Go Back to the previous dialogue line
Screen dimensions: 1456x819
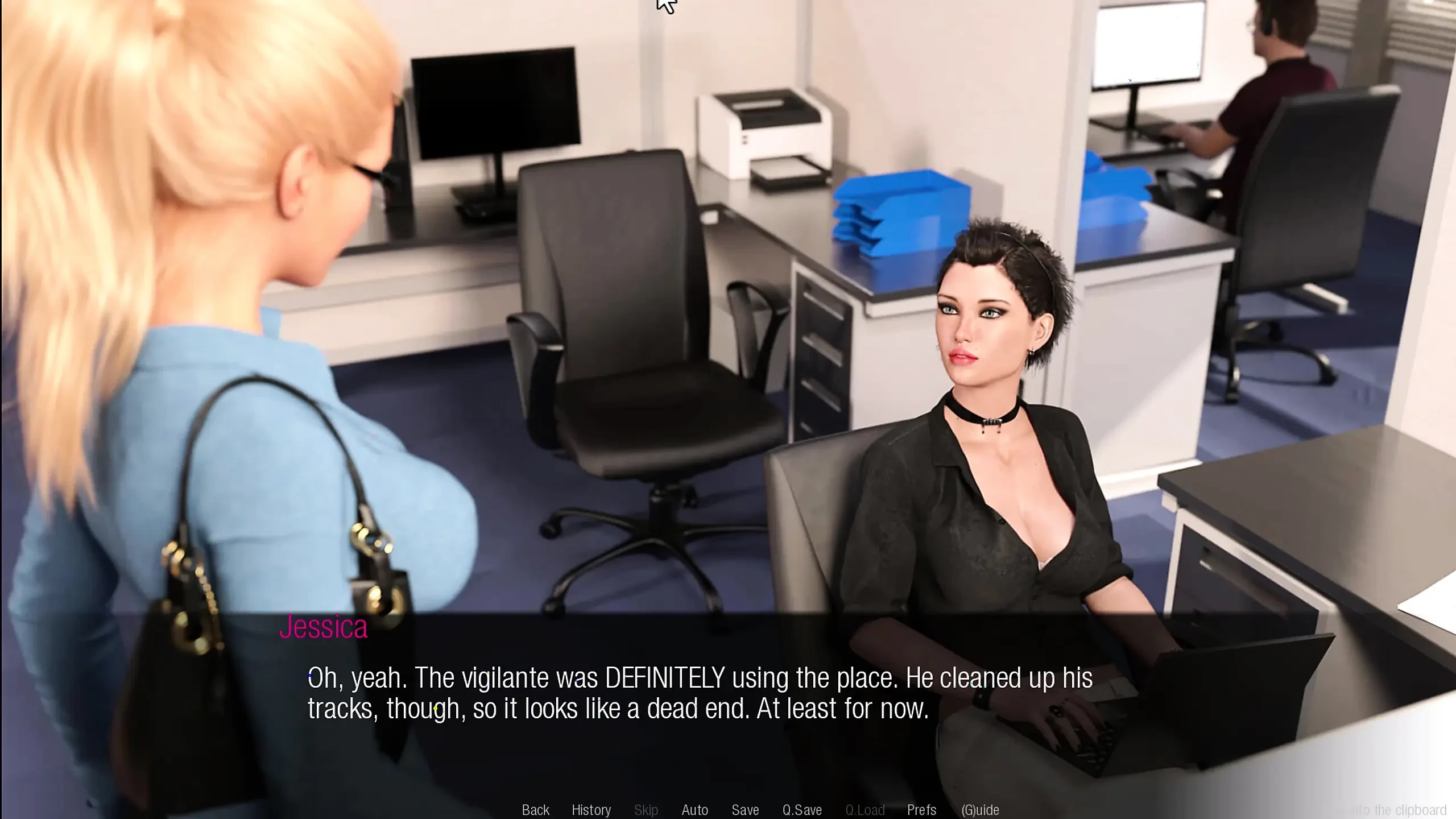[x=535, y=810]
